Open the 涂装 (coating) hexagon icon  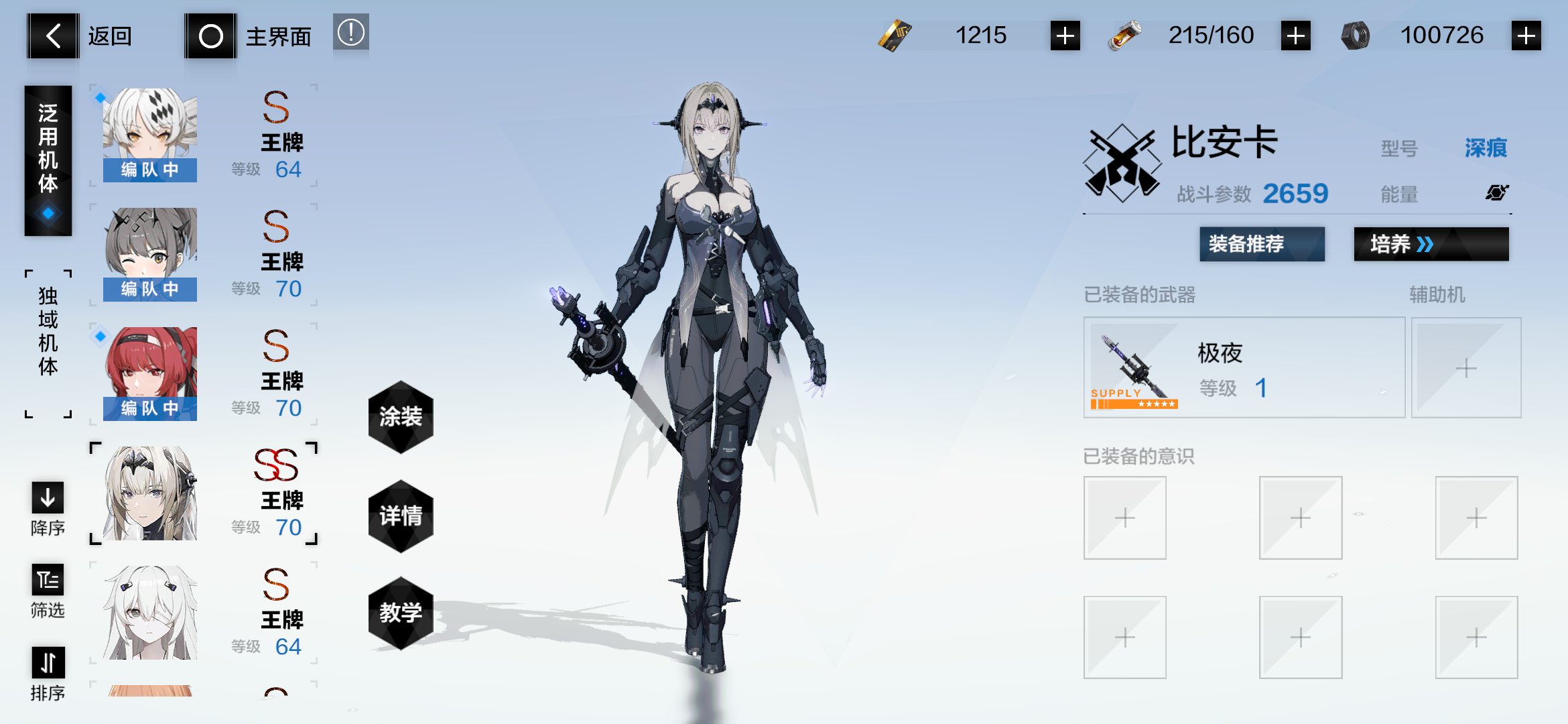point(400,417)
